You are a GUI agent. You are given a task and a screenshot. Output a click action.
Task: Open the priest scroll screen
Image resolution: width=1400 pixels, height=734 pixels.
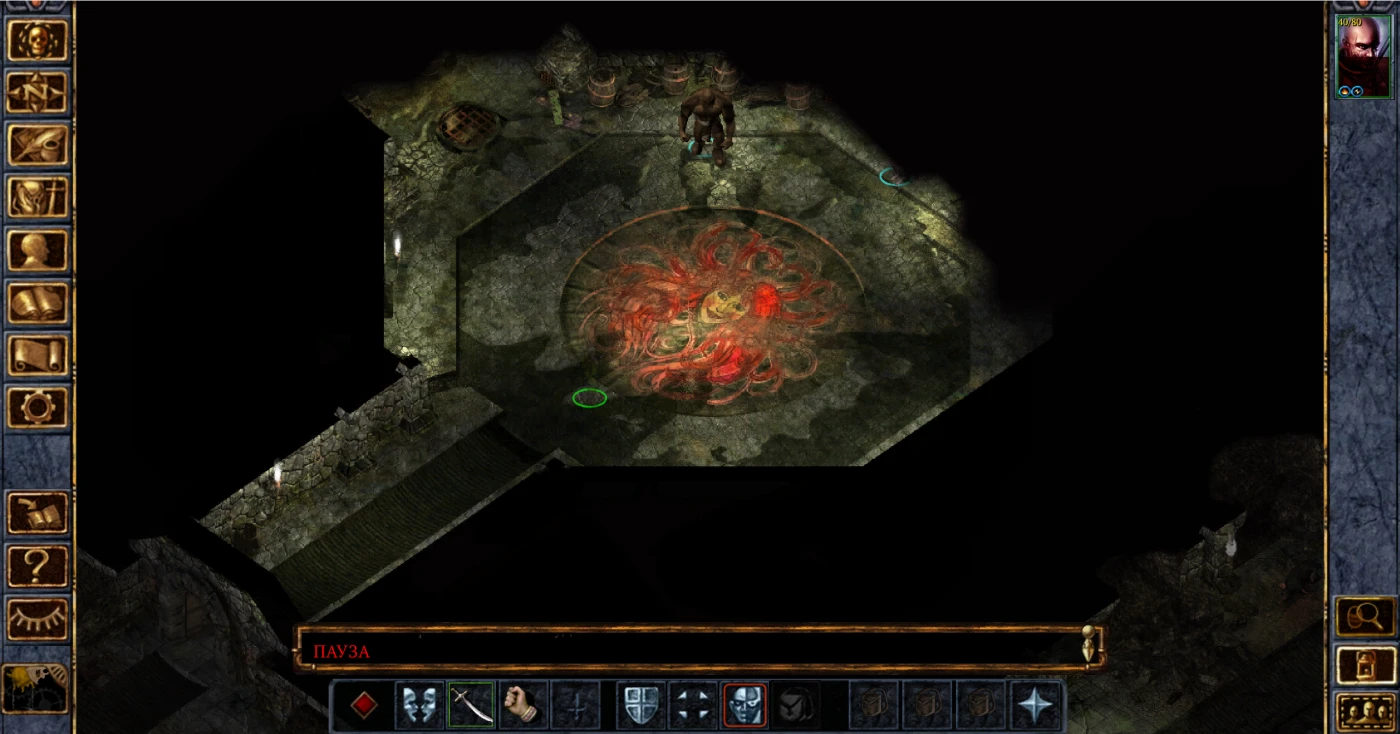(x=38, y=355)
